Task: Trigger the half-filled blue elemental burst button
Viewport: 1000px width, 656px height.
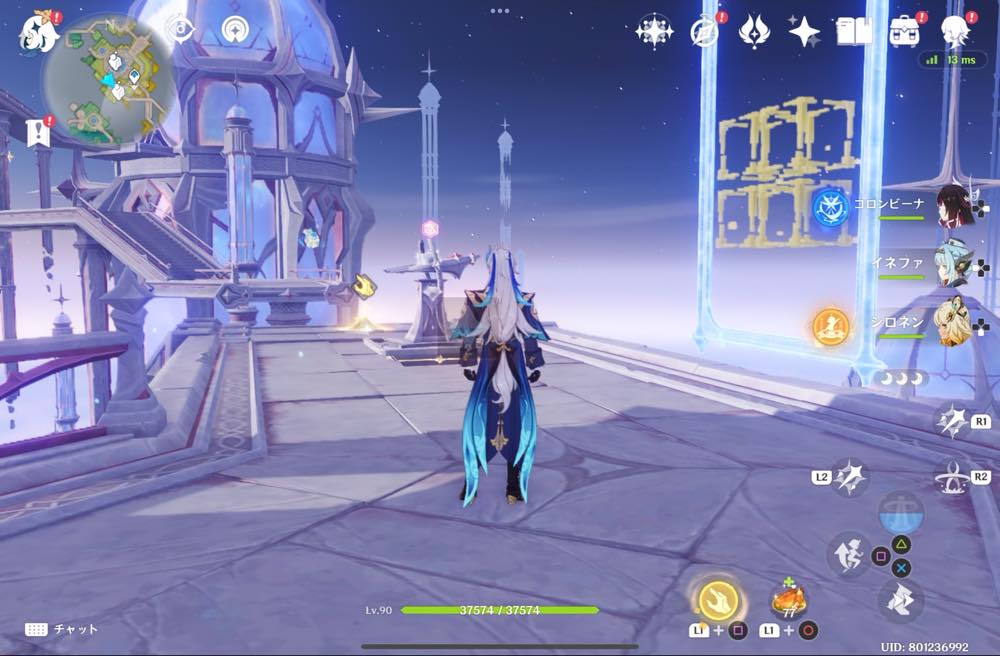Action: click(x=900, y=513)
